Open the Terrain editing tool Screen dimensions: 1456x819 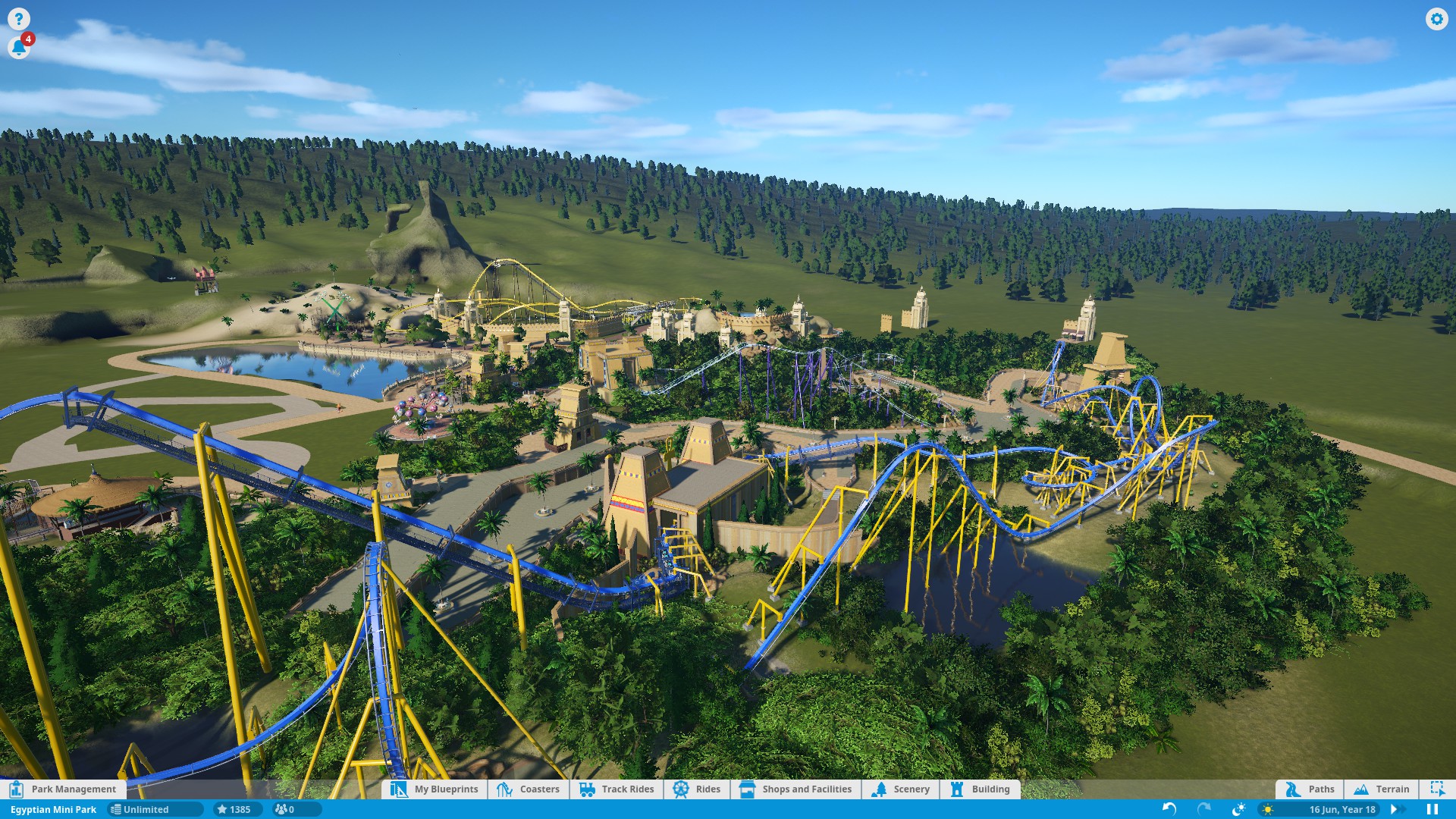[x=1382, y=789]
